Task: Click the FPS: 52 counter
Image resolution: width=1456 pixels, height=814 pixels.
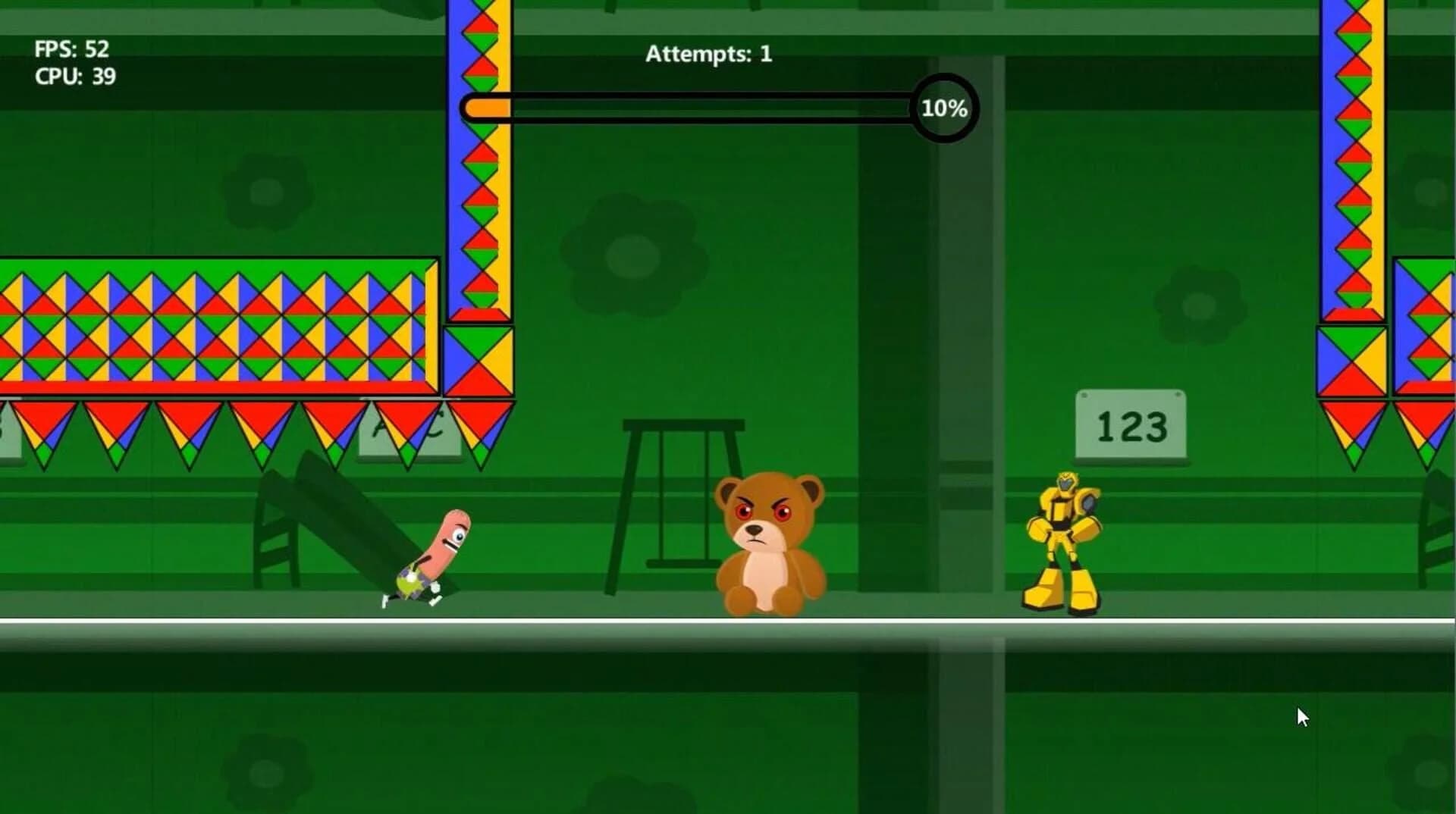Action: point(72,49)
